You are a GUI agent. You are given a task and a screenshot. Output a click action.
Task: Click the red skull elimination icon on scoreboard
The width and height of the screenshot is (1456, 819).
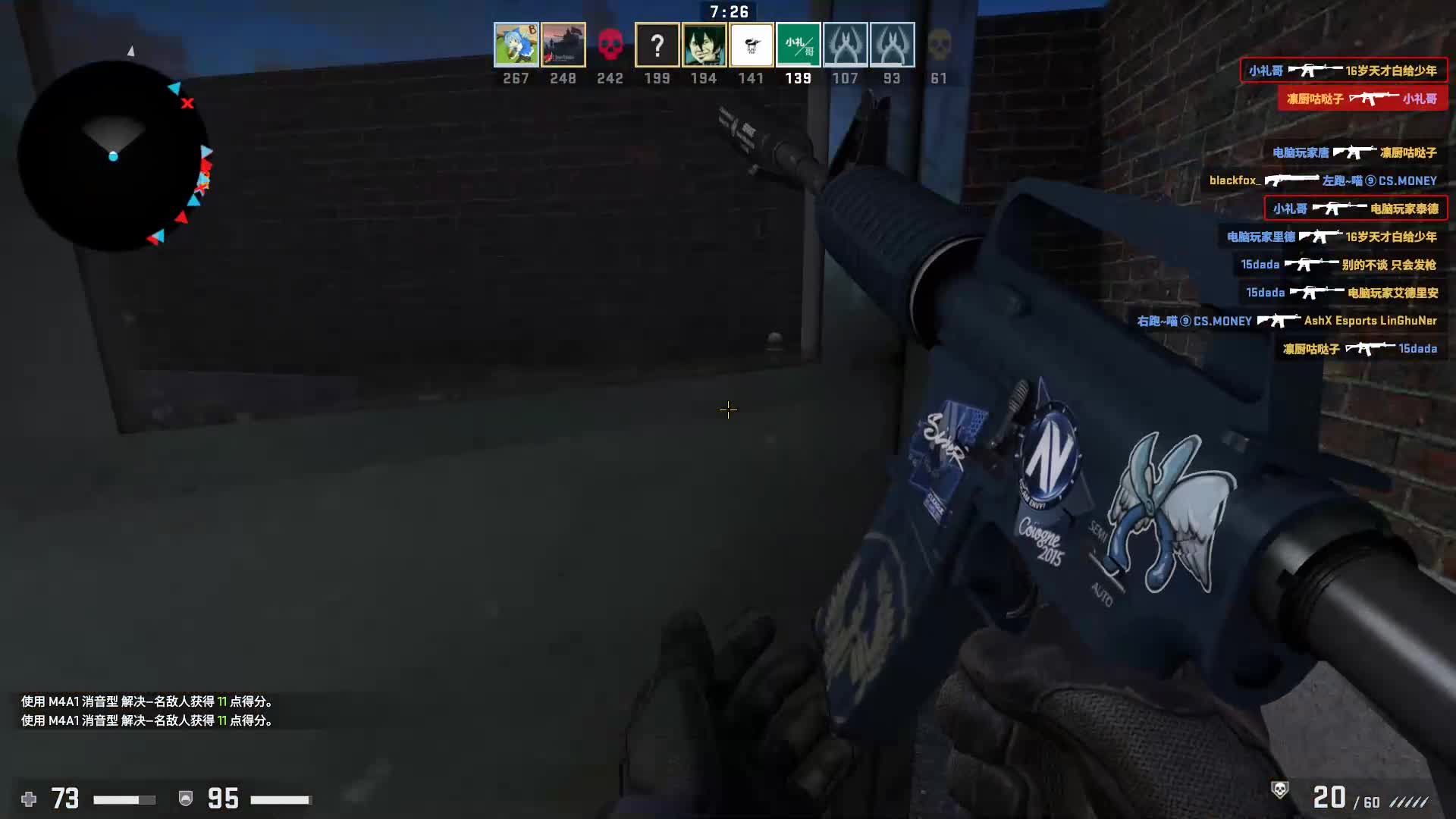click(x=610, y=44)
